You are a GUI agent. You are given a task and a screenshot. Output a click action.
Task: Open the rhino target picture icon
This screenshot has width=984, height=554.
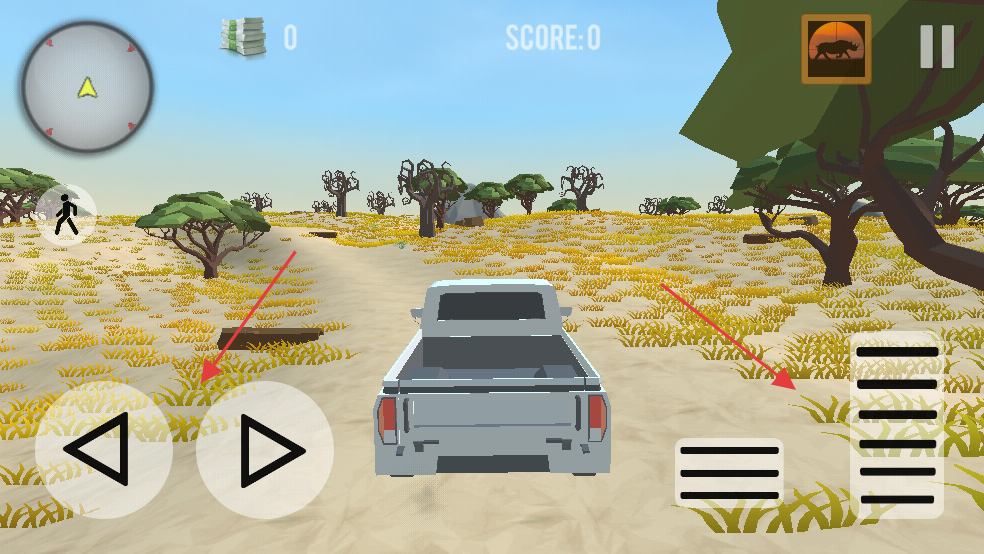point(836,49)
